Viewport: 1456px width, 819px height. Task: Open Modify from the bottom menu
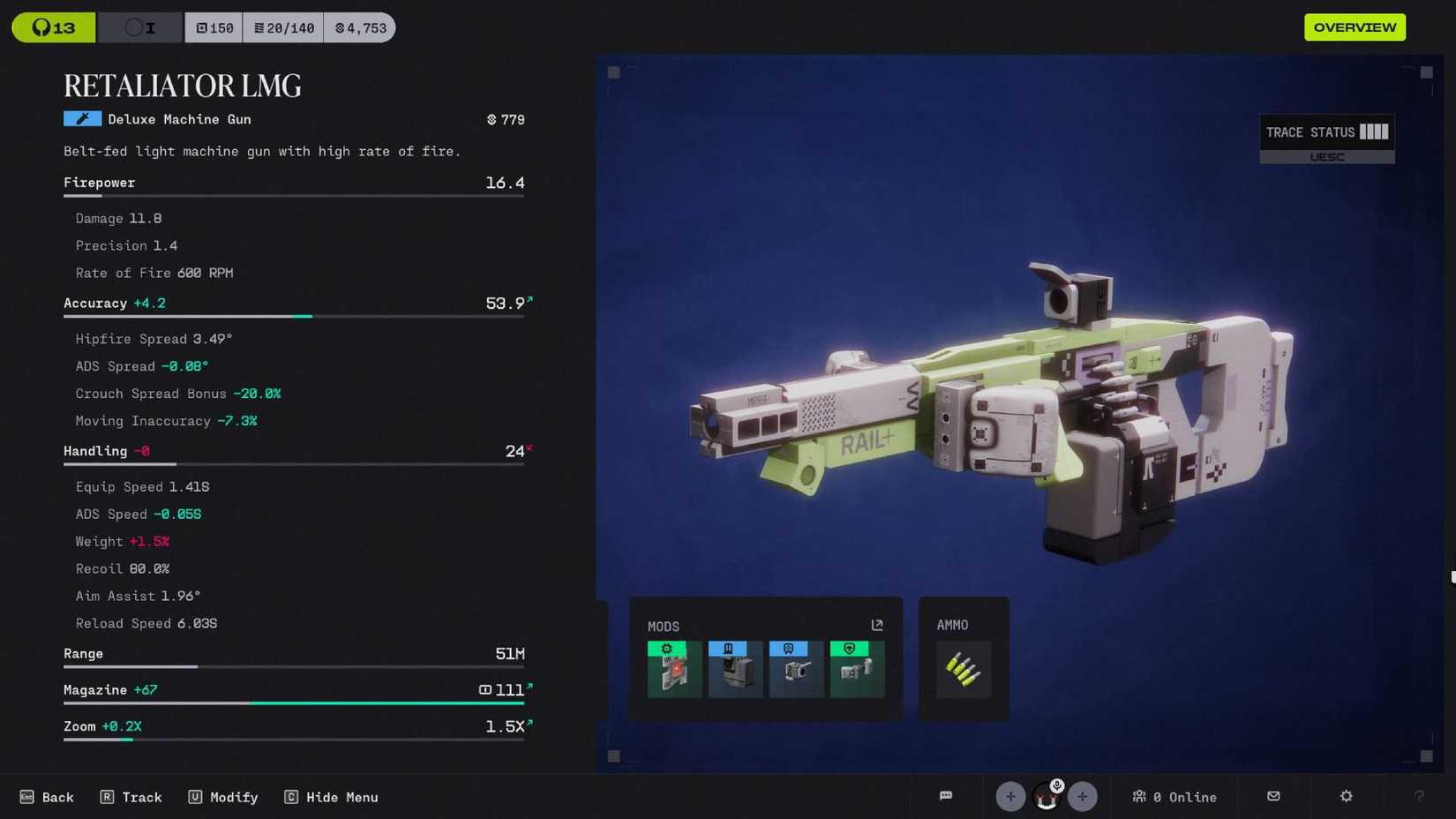(223, 797)
